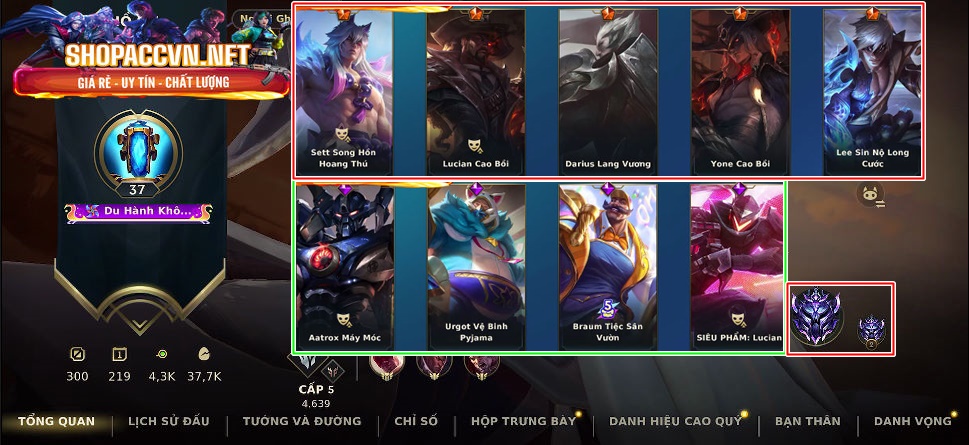Show the CHỈ SỐ tab
The height and width of the screenshot is (445, 969).
[416, 421]
